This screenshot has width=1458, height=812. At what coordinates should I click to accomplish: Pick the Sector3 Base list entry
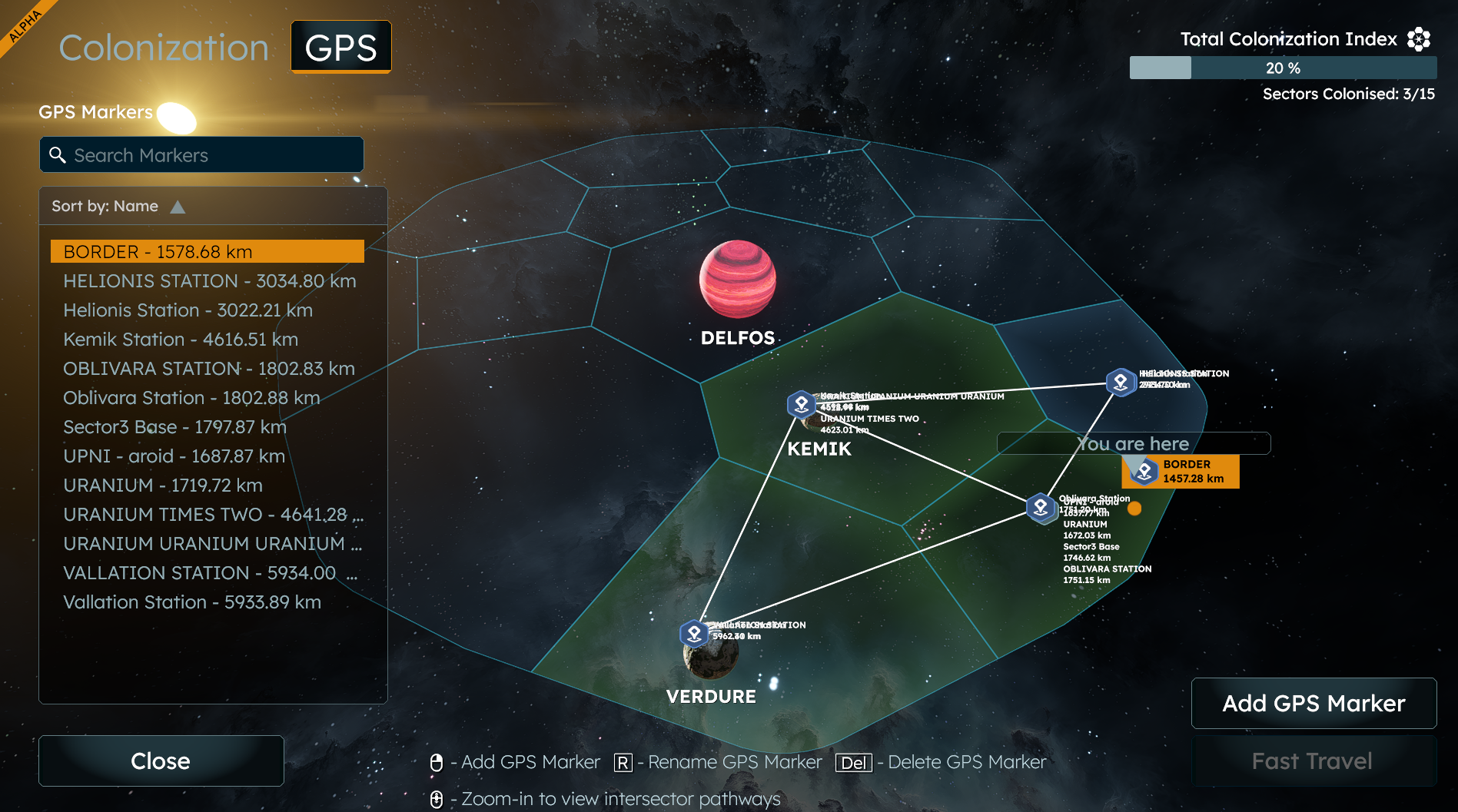tap(174, 427)
